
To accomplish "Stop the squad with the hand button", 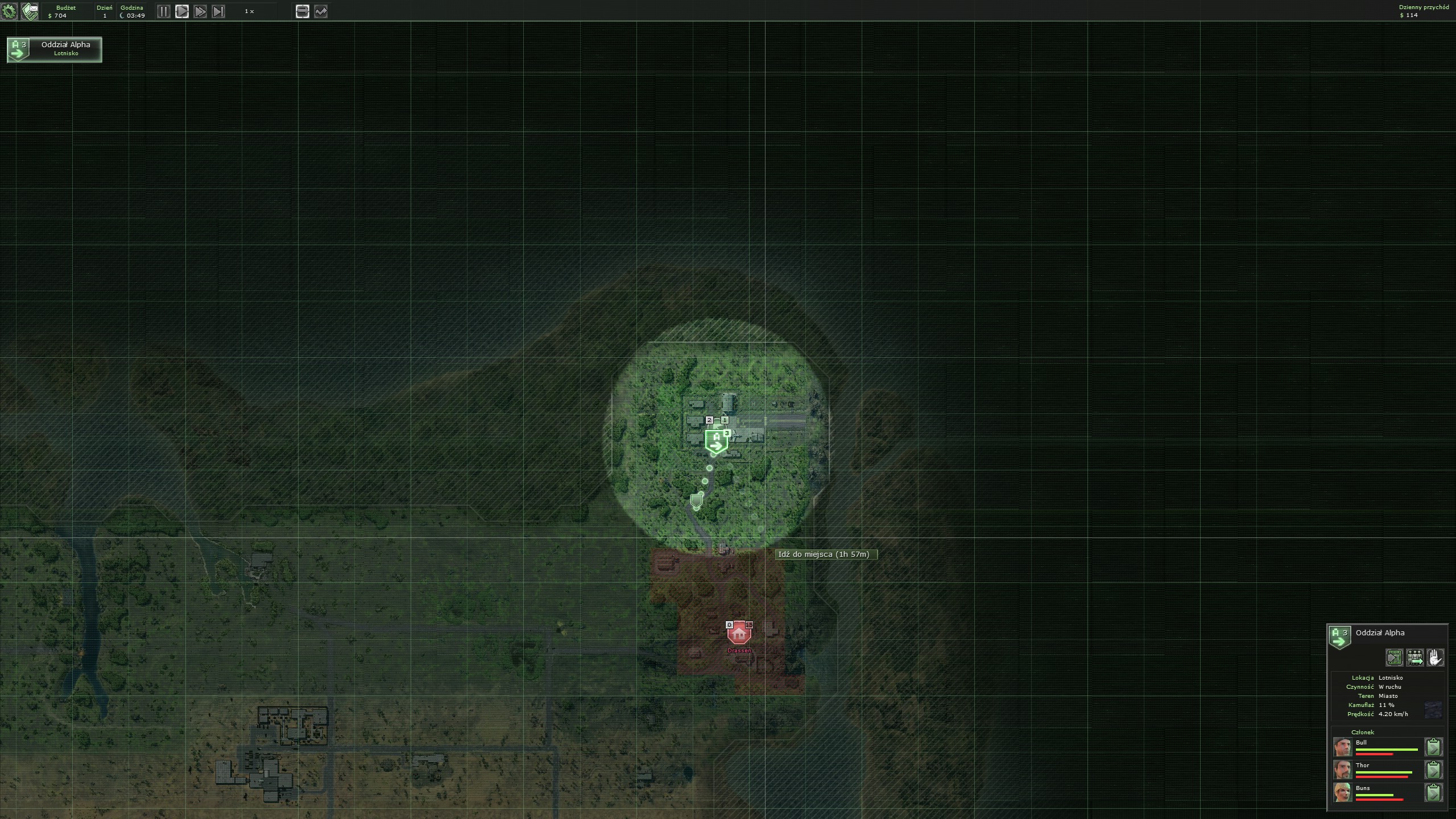I will [x=1435, y=658].
